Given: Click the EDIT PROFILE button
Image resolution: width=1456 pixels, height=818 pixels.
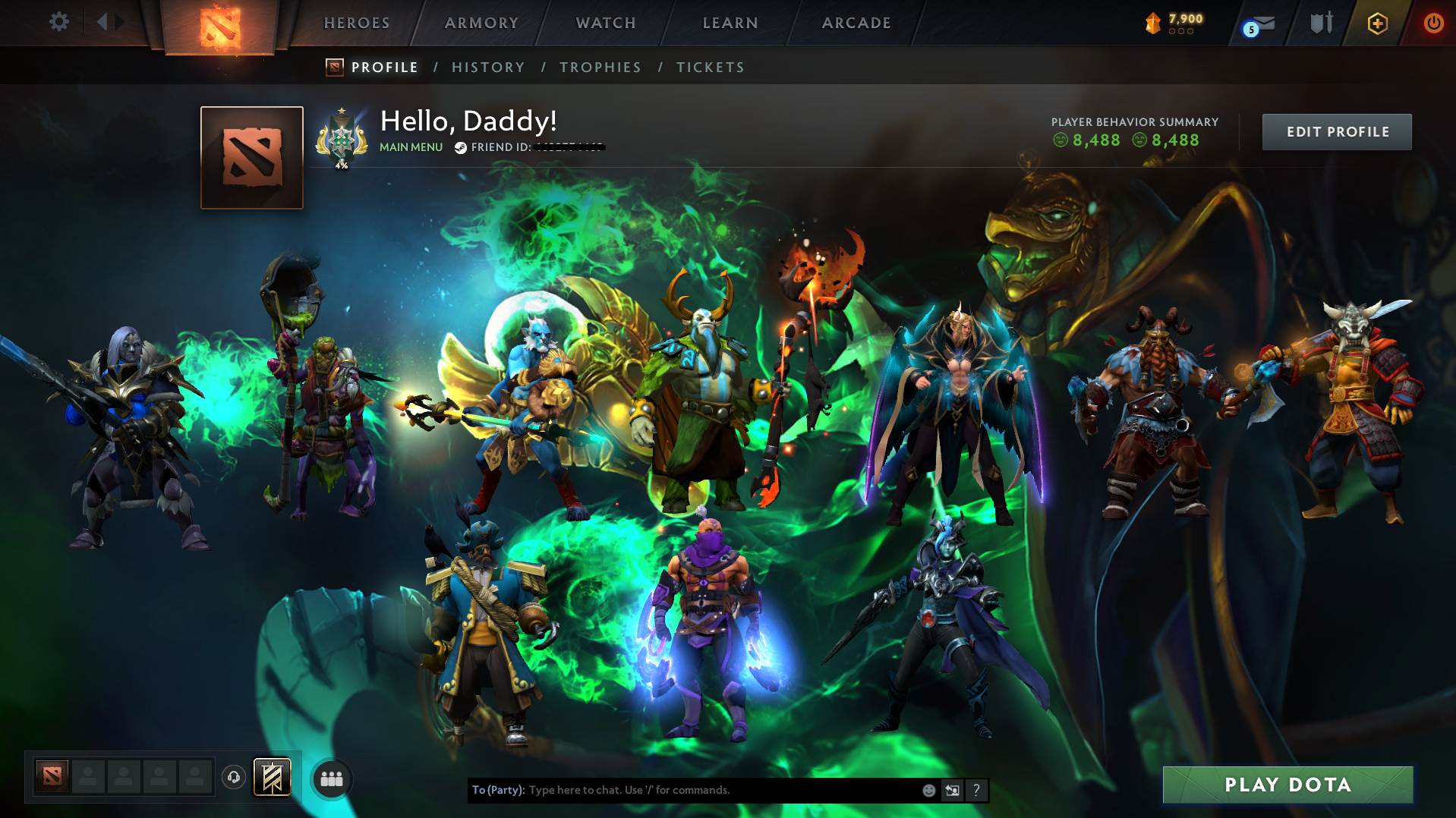Looking at the screenshot, I should pos(1336,131).
